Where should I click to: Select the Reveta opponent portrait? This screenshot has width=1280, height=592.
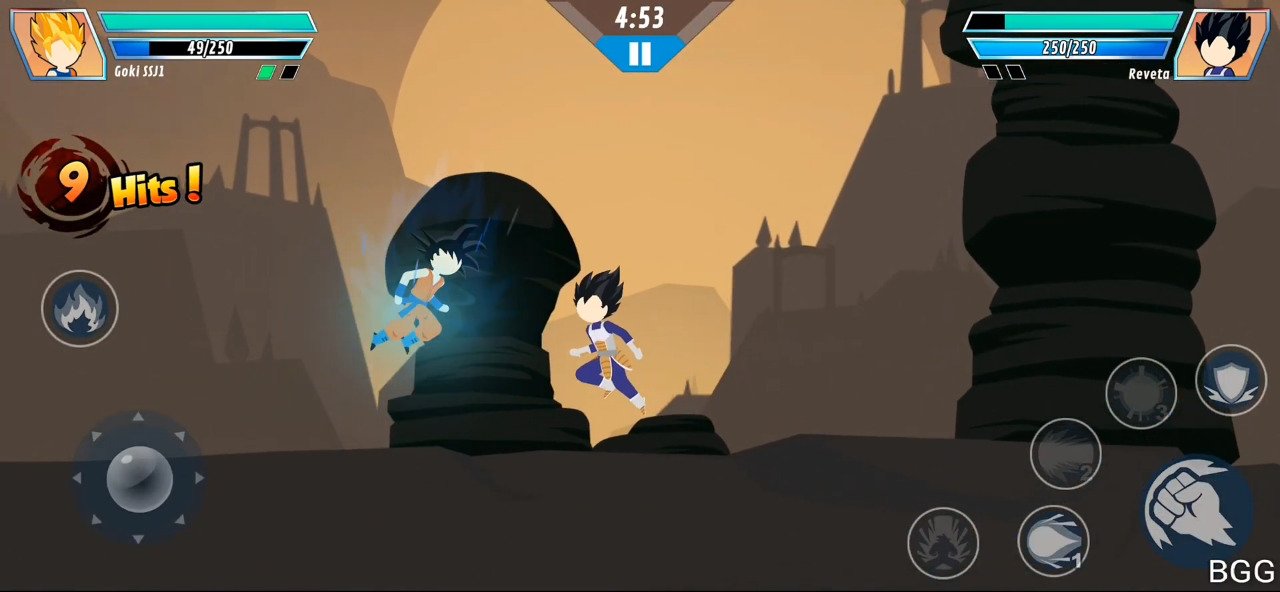coord(1221,45)
